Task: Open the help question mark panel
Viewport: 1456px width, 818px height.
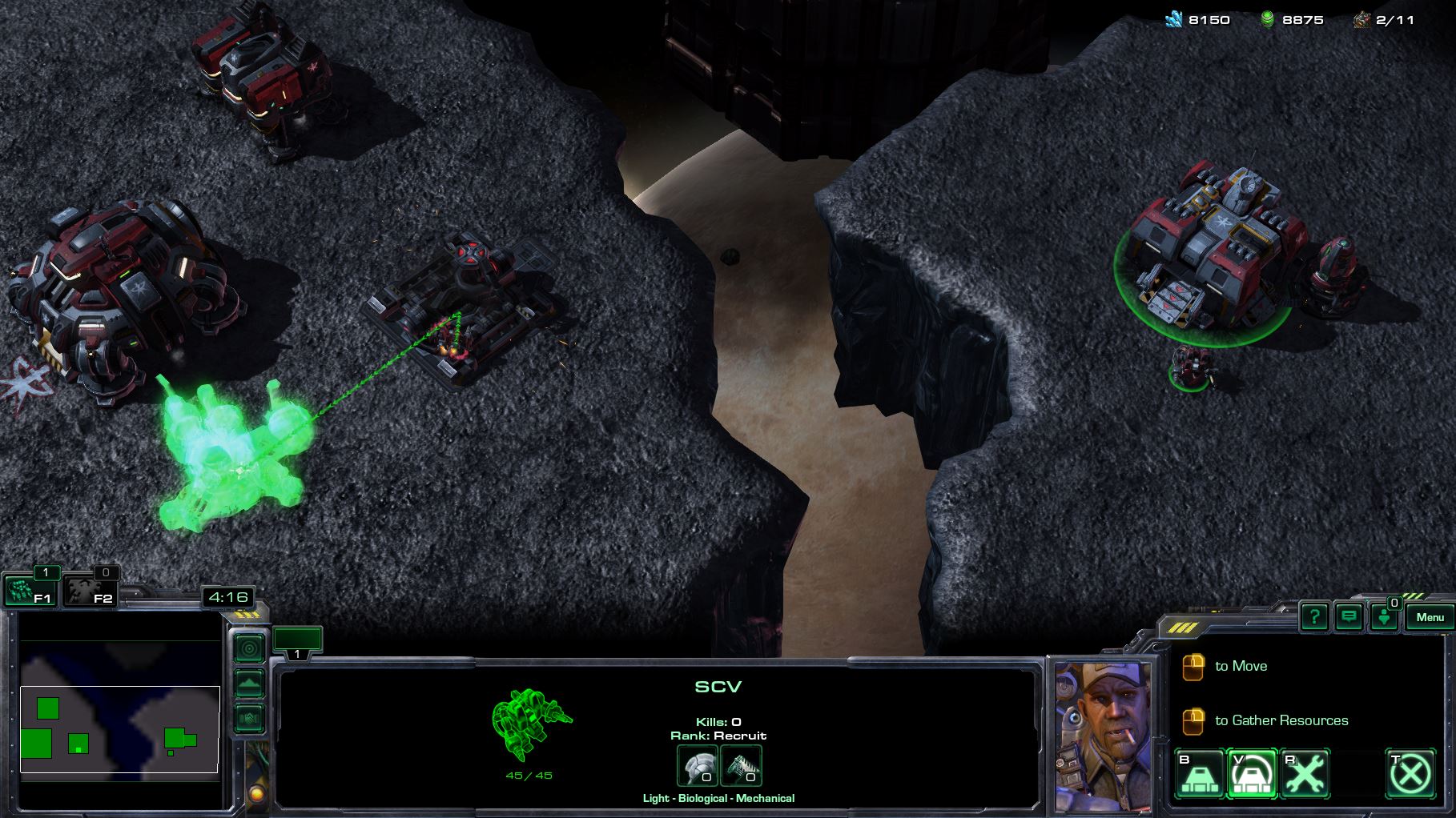Action: click(1314, 617)
